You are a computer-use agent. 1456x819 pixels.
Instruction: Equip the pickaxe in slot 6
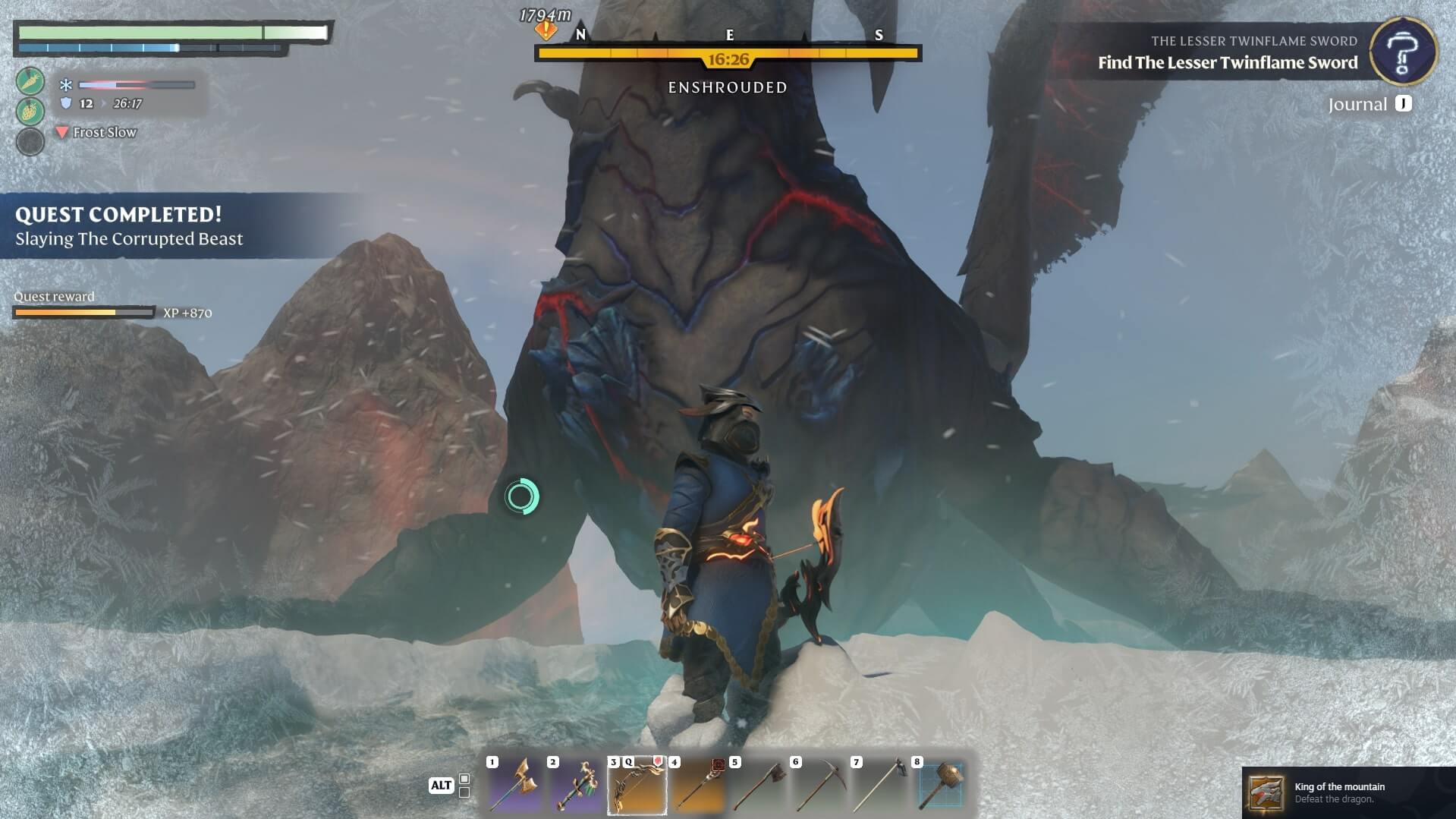819,785
